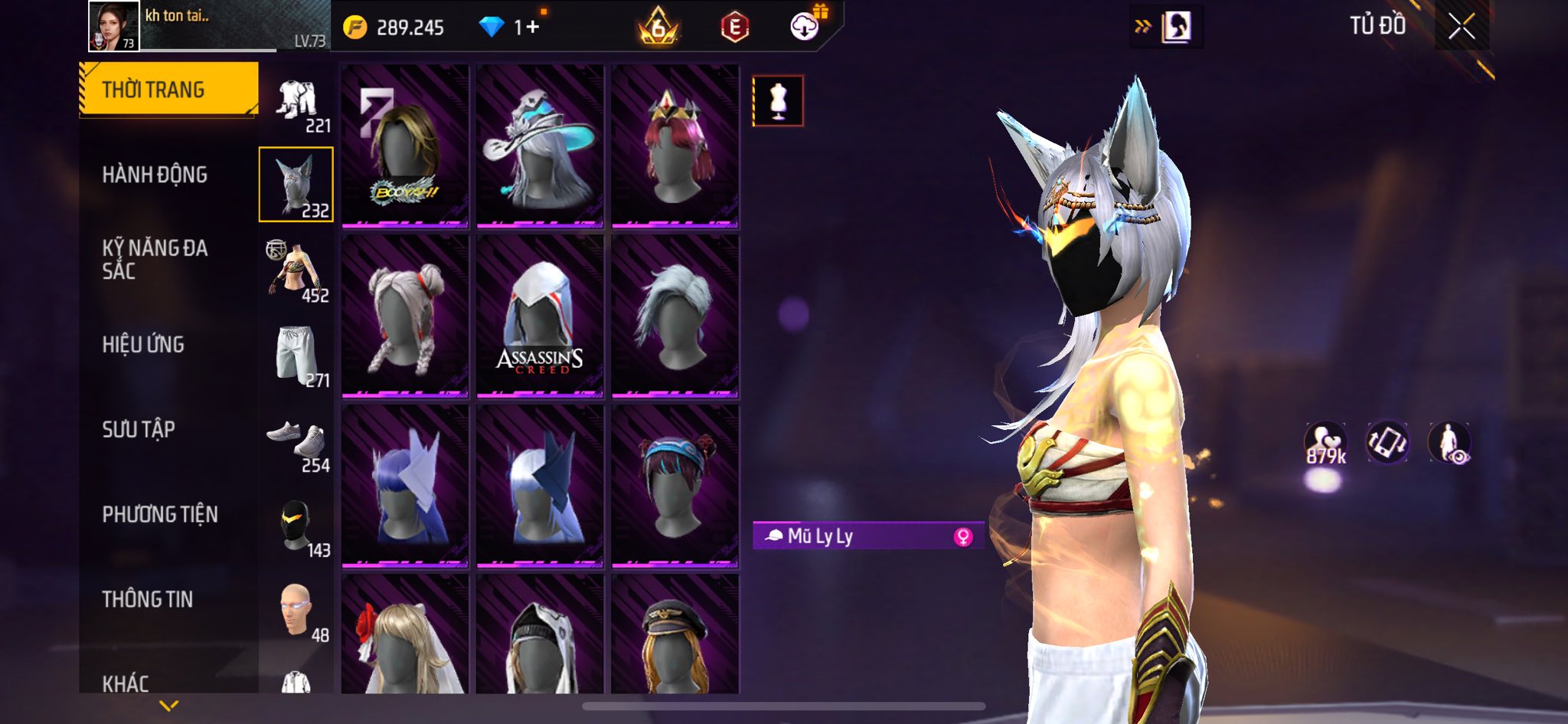Add diamonds using the plus button

(x=533, y=28)
